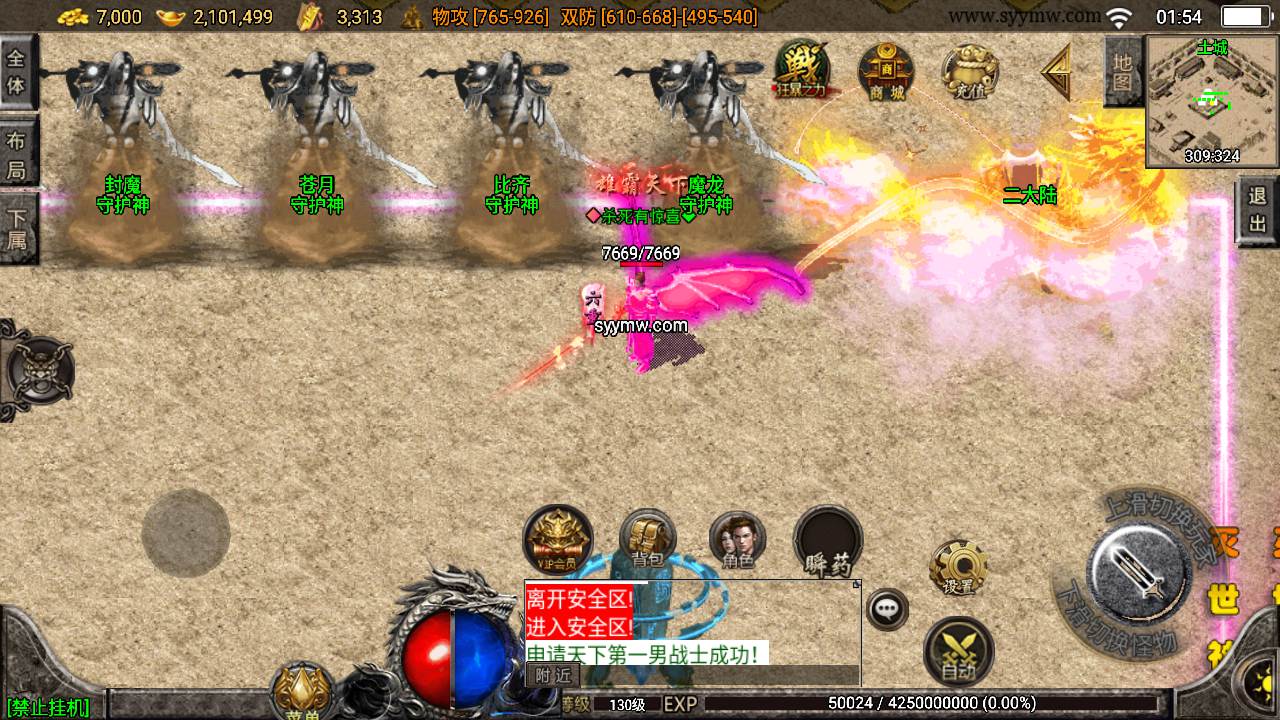Use the 瞬药 instant potion slot
The image size is (1280, 720).
(x=828, y=541)
